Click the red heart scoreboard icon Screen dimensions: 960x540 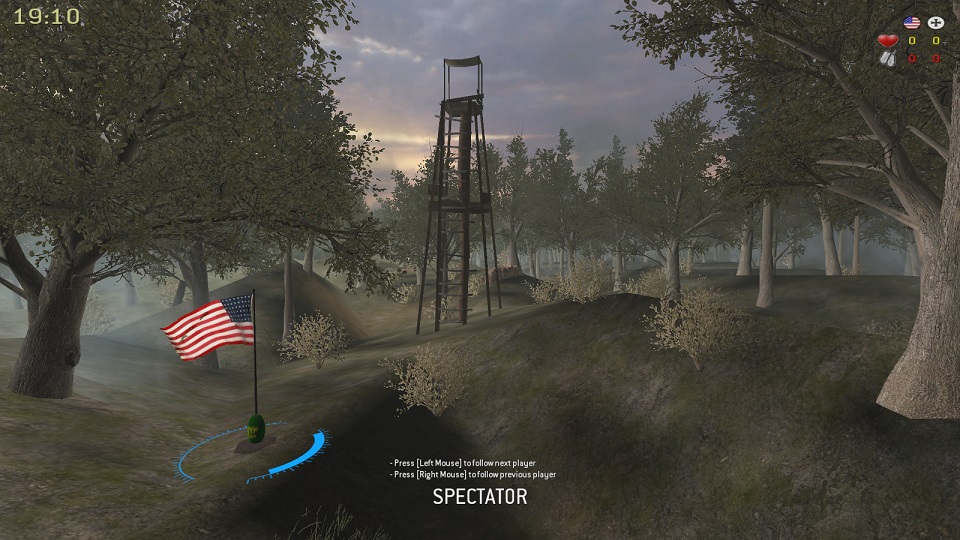point(887,41)
